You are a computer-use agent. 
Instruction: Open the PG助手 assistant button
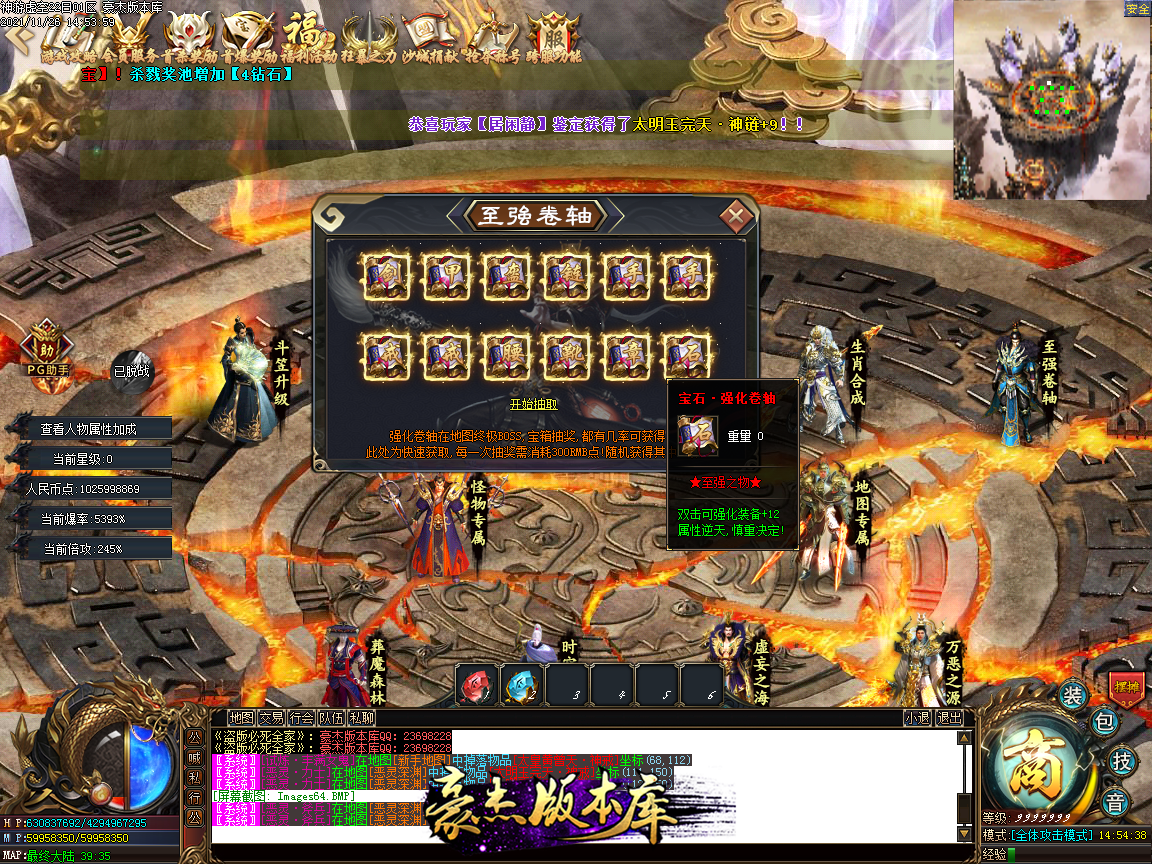47,350
